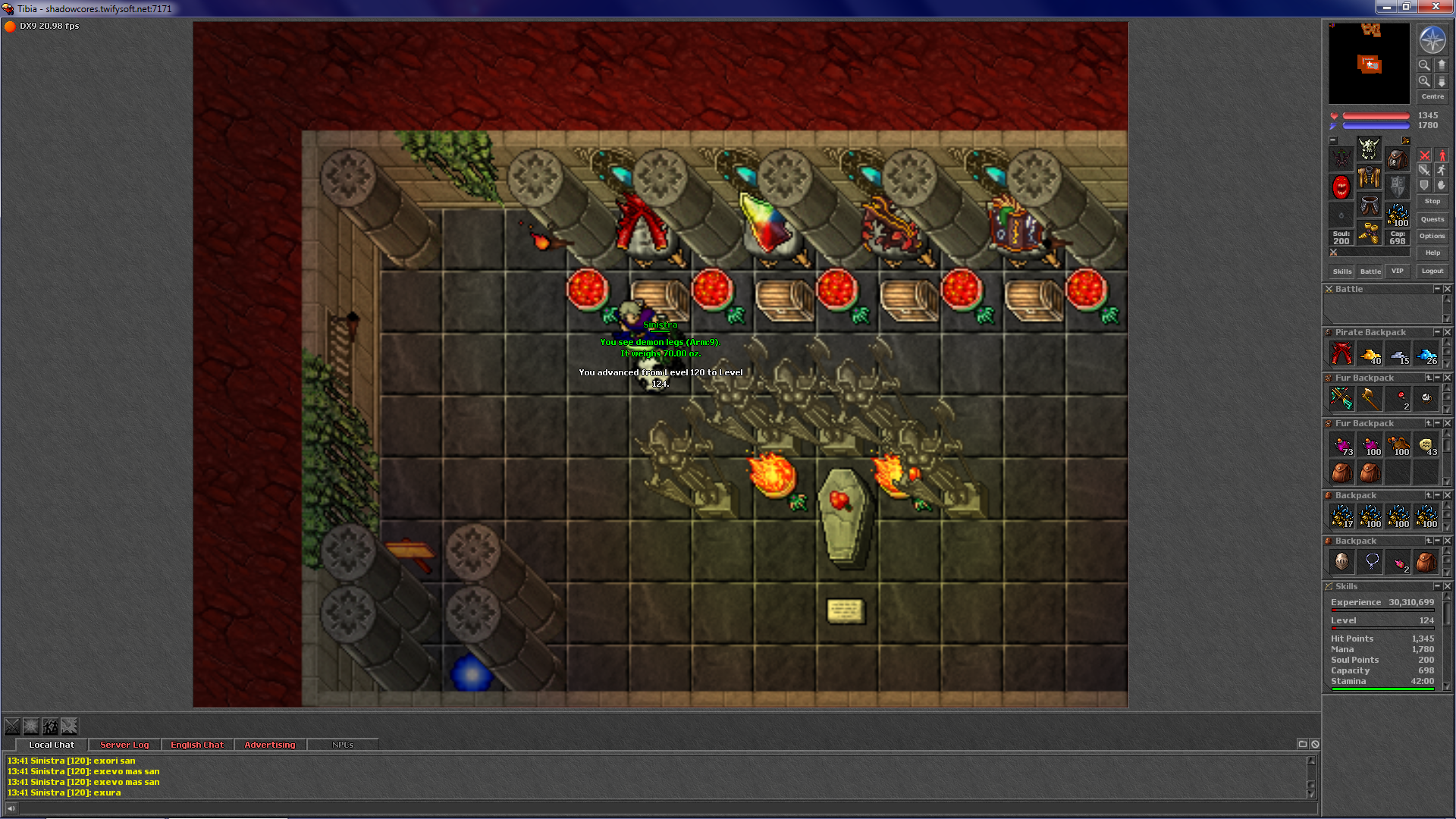Select the red demon legs in Pirate Backpack
This screenshot has width=1456, height=819.
tap(1341, 353)
